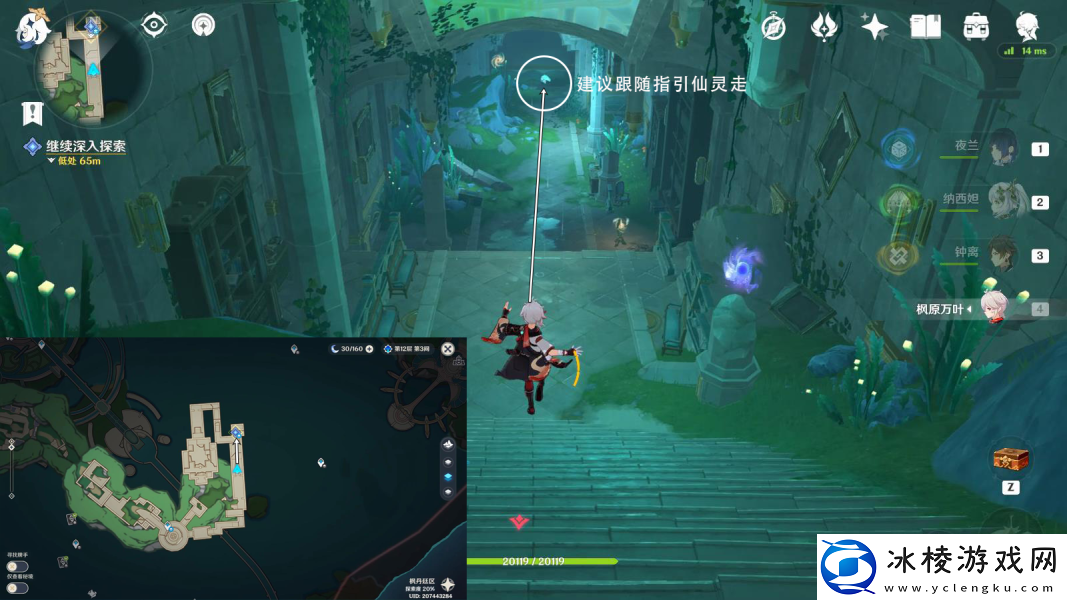Switch to party member 钟离
This screenshot has width=1067, height=600.
click(x=1001, y=255)
